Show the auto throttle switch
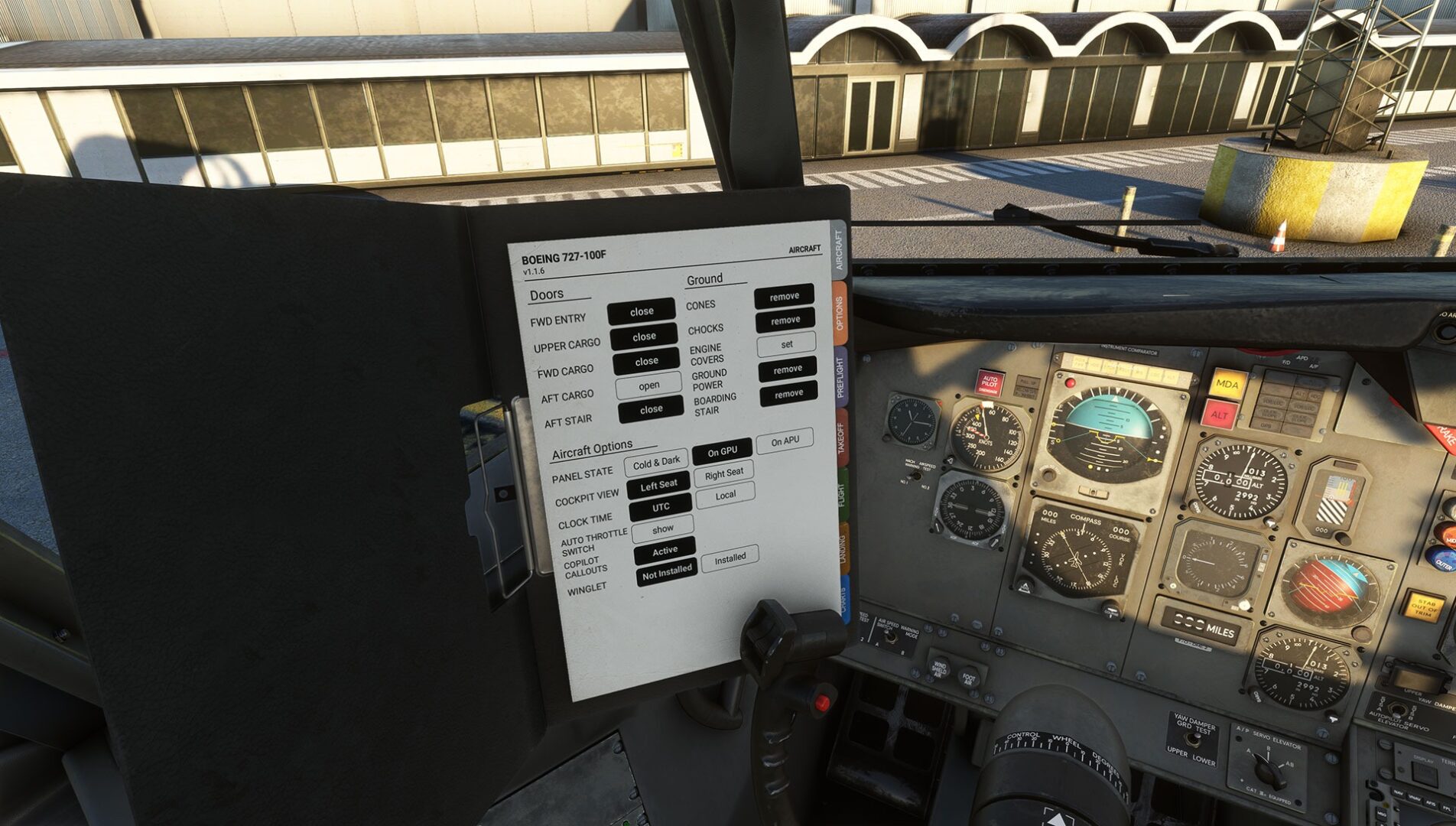 (662, 528)
